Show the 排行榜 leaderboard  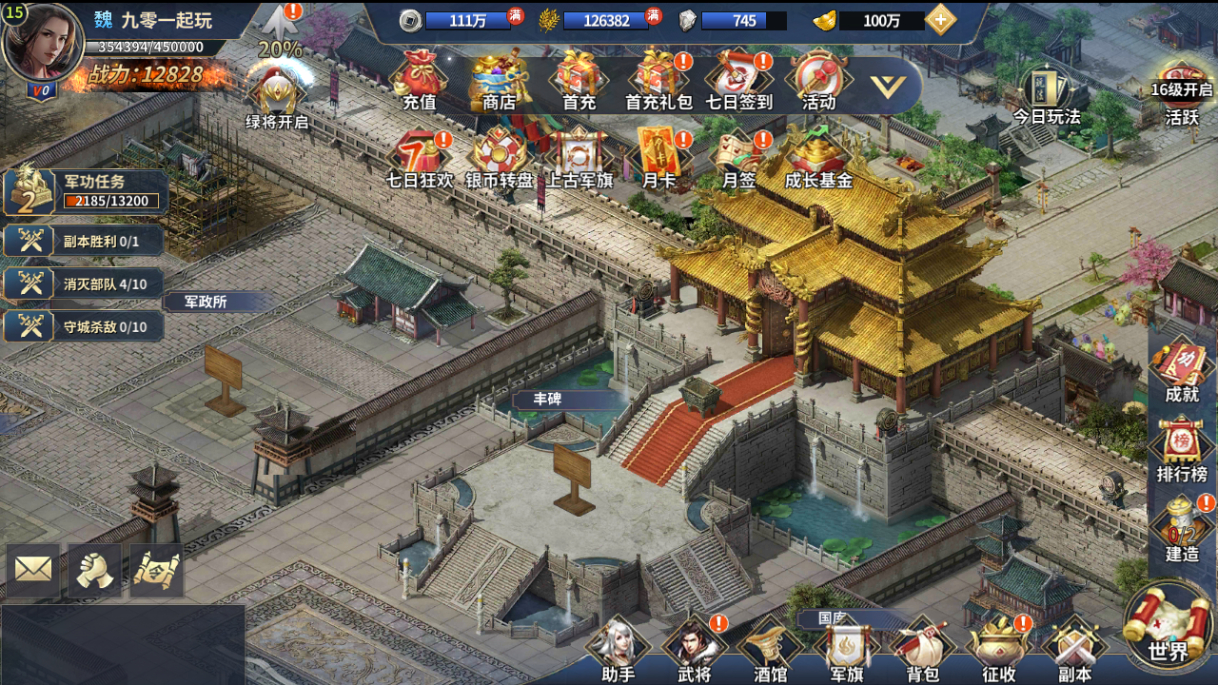(x=1182, y=449)
